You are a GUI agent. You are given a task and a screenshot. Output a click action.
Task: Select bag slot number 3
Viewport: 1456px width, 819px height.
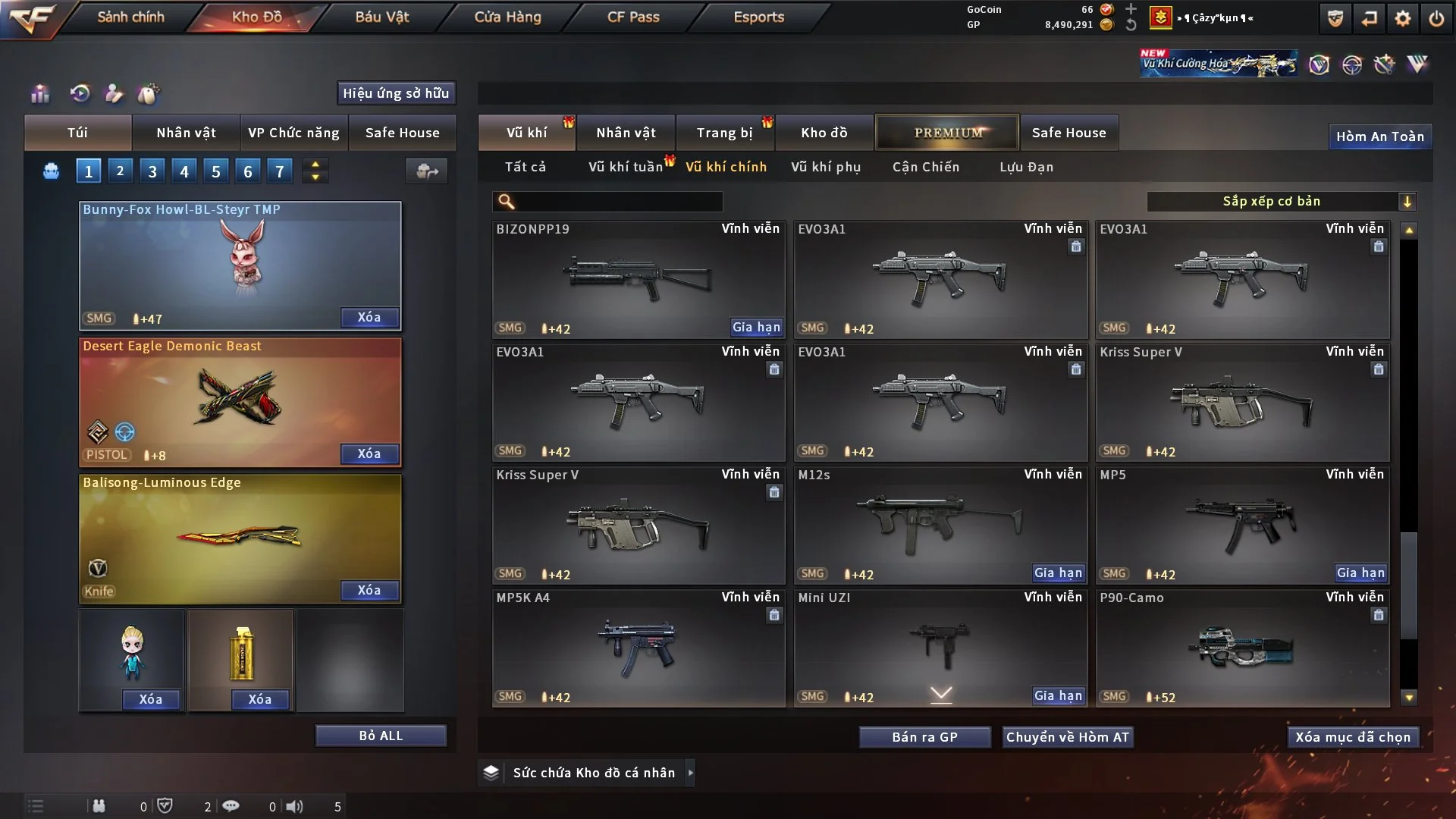152,171
